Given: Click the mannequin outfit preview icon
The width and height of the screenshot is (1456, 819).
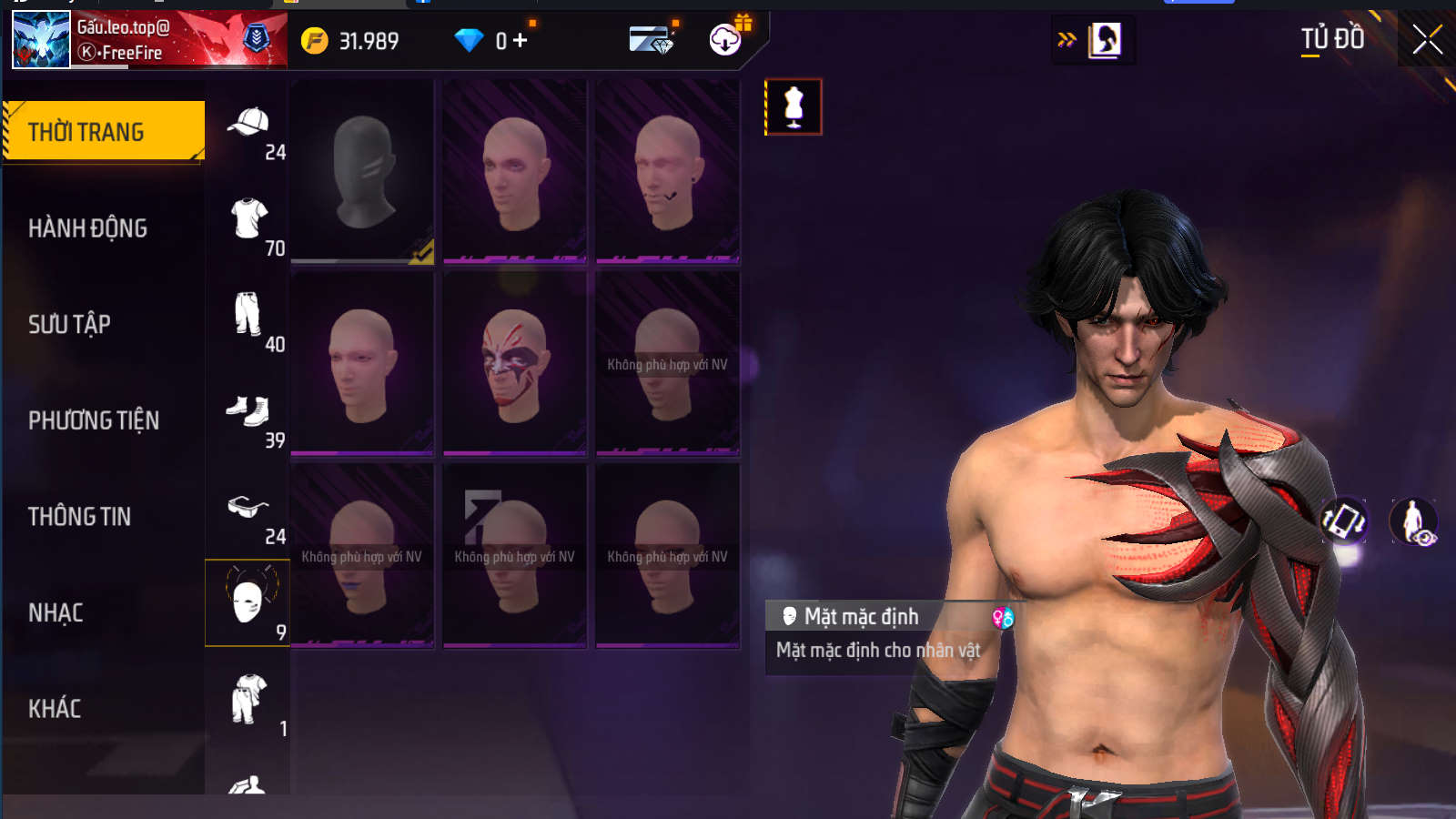Looking at the screenshot, I should pos(794,107).
